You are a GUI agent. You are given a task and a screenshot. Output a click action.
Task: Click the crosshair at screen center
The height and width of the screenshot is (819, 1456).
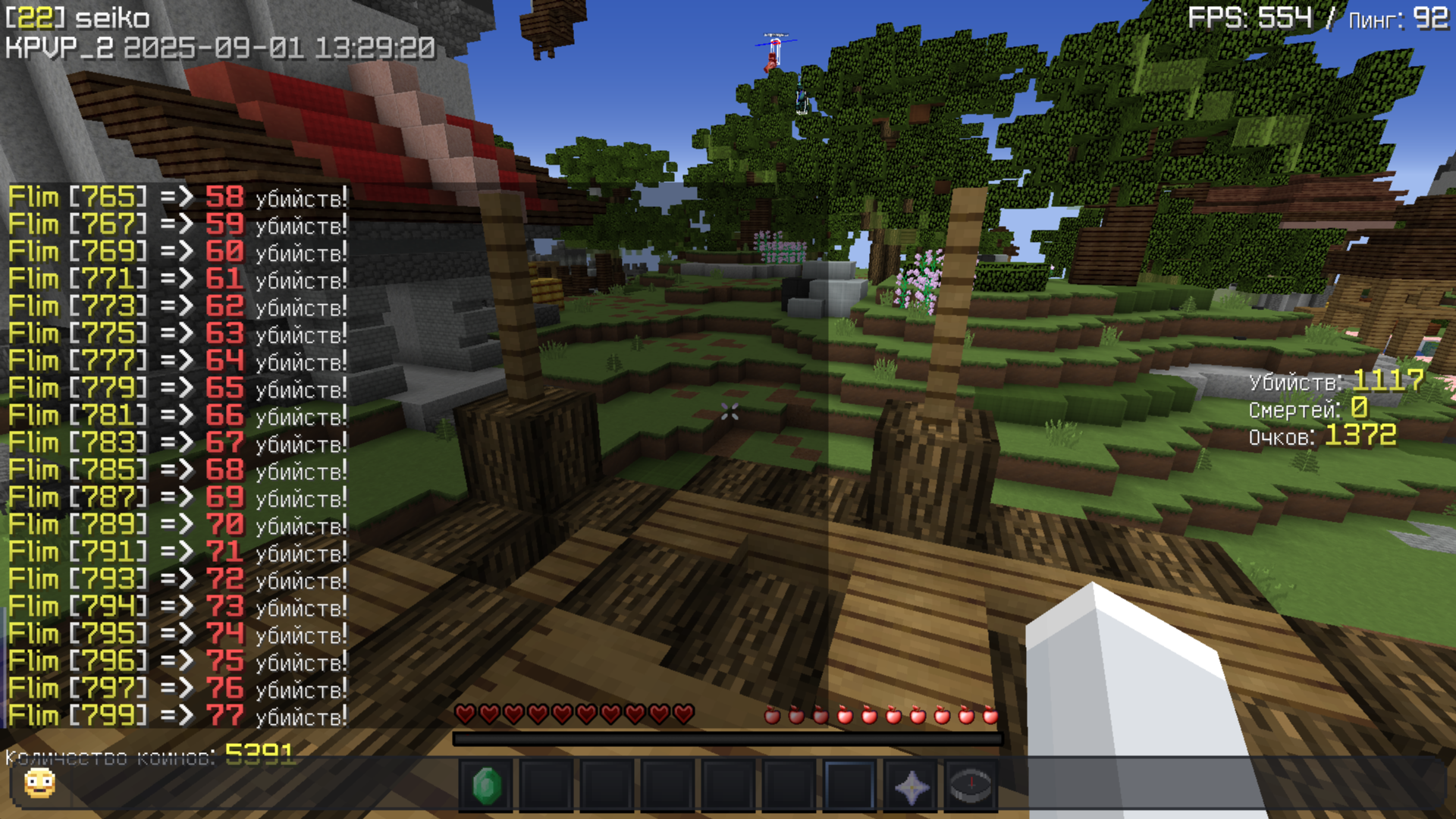point(728,413)
